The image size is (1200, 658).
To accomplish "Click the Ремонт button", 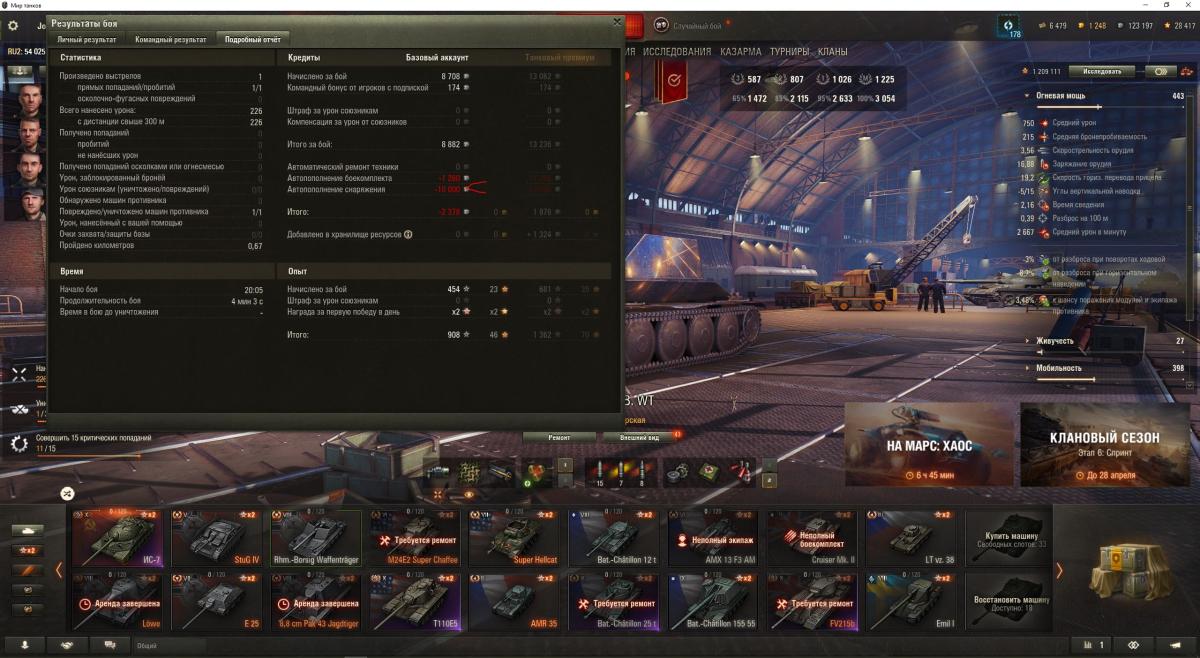I will [x=559, y=437].
